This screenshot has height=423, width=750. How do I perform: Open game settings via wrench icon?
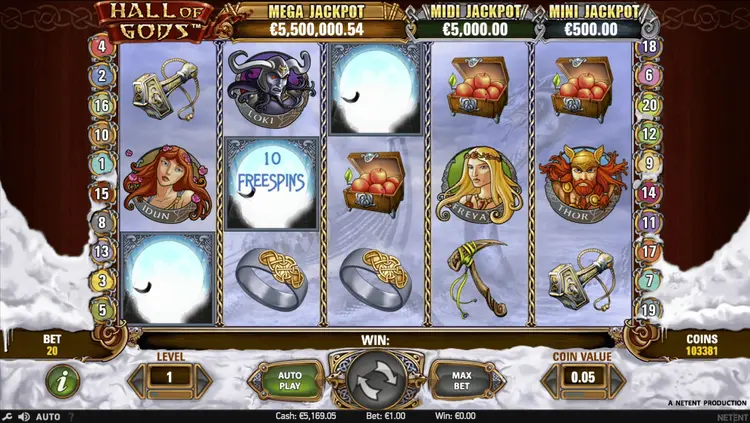8,416
